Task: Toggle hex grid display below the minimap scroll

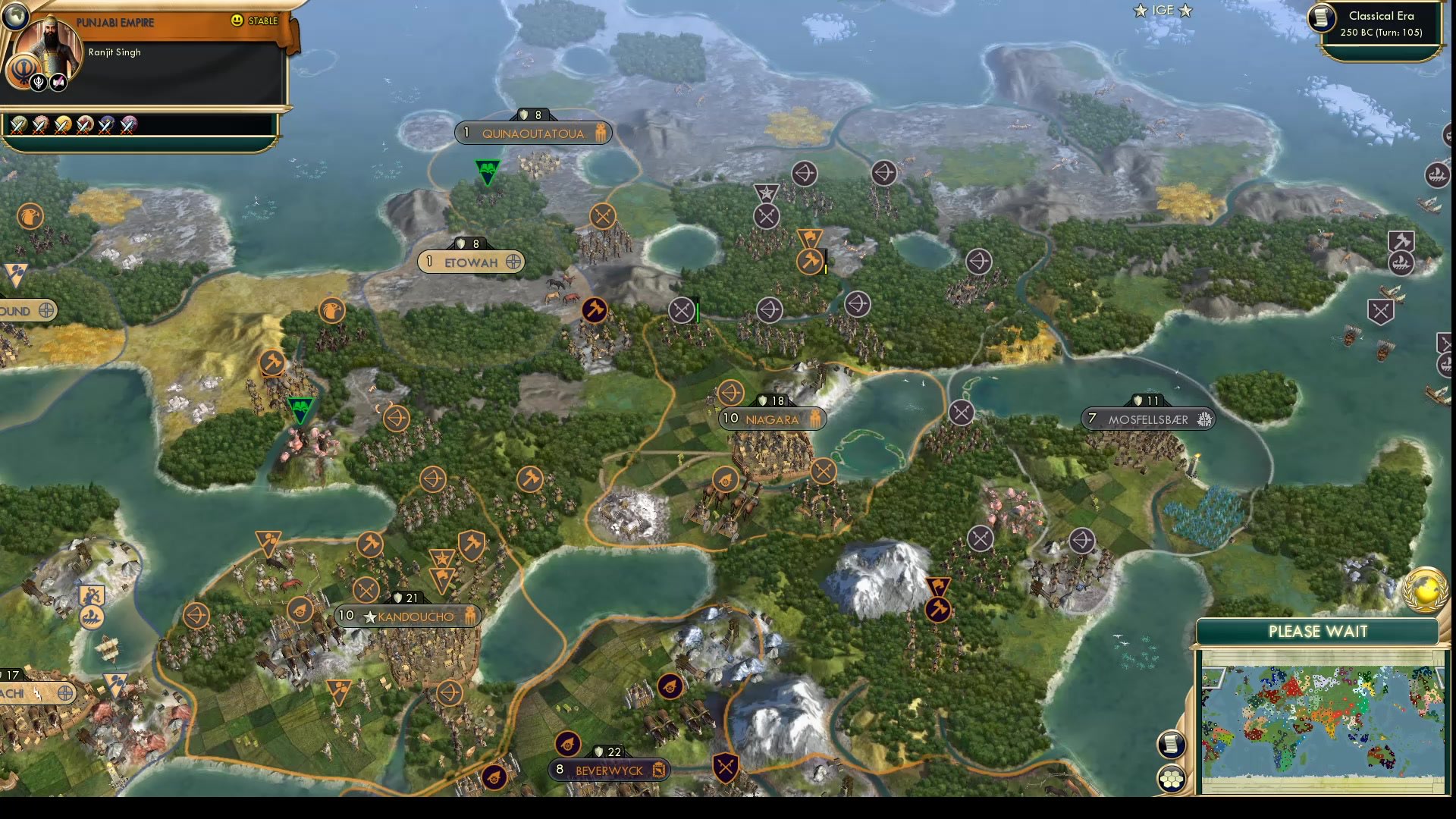Action: (1171, 777)
